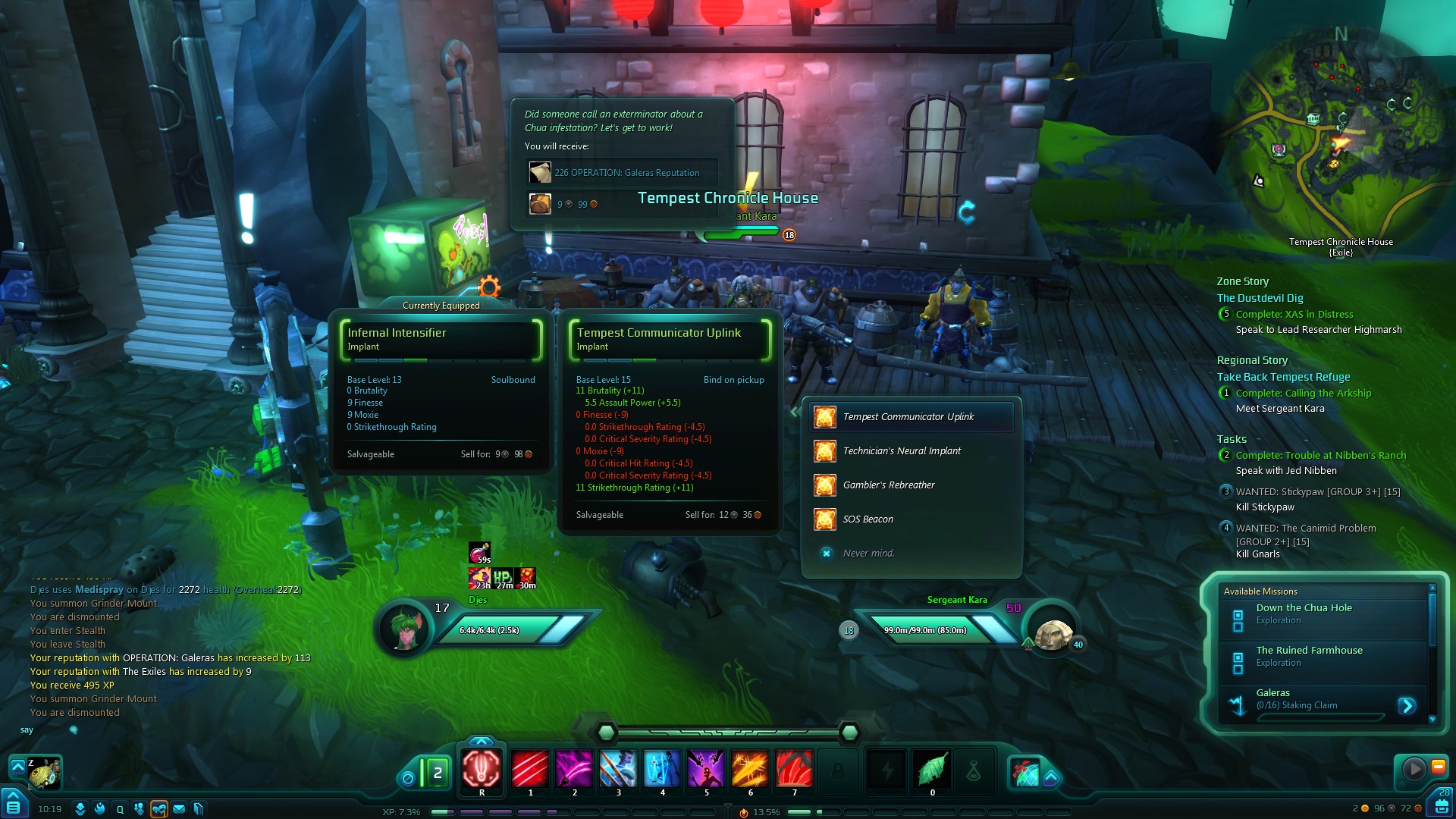Select Down the Chua Hole mission

tap(1304, 608)
